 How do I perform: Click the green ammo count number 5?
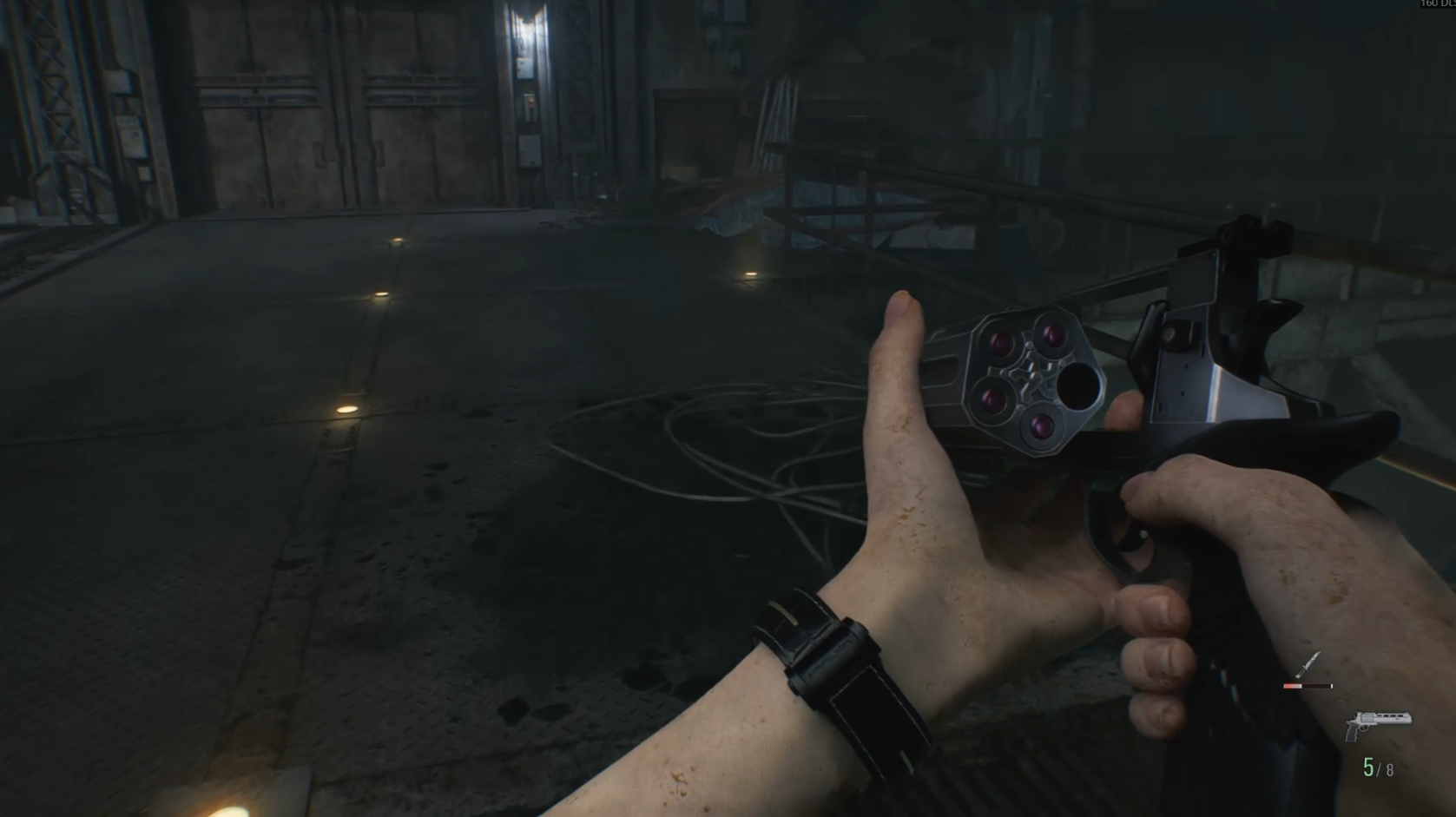pyautogui.click(x=1370, y=766)
